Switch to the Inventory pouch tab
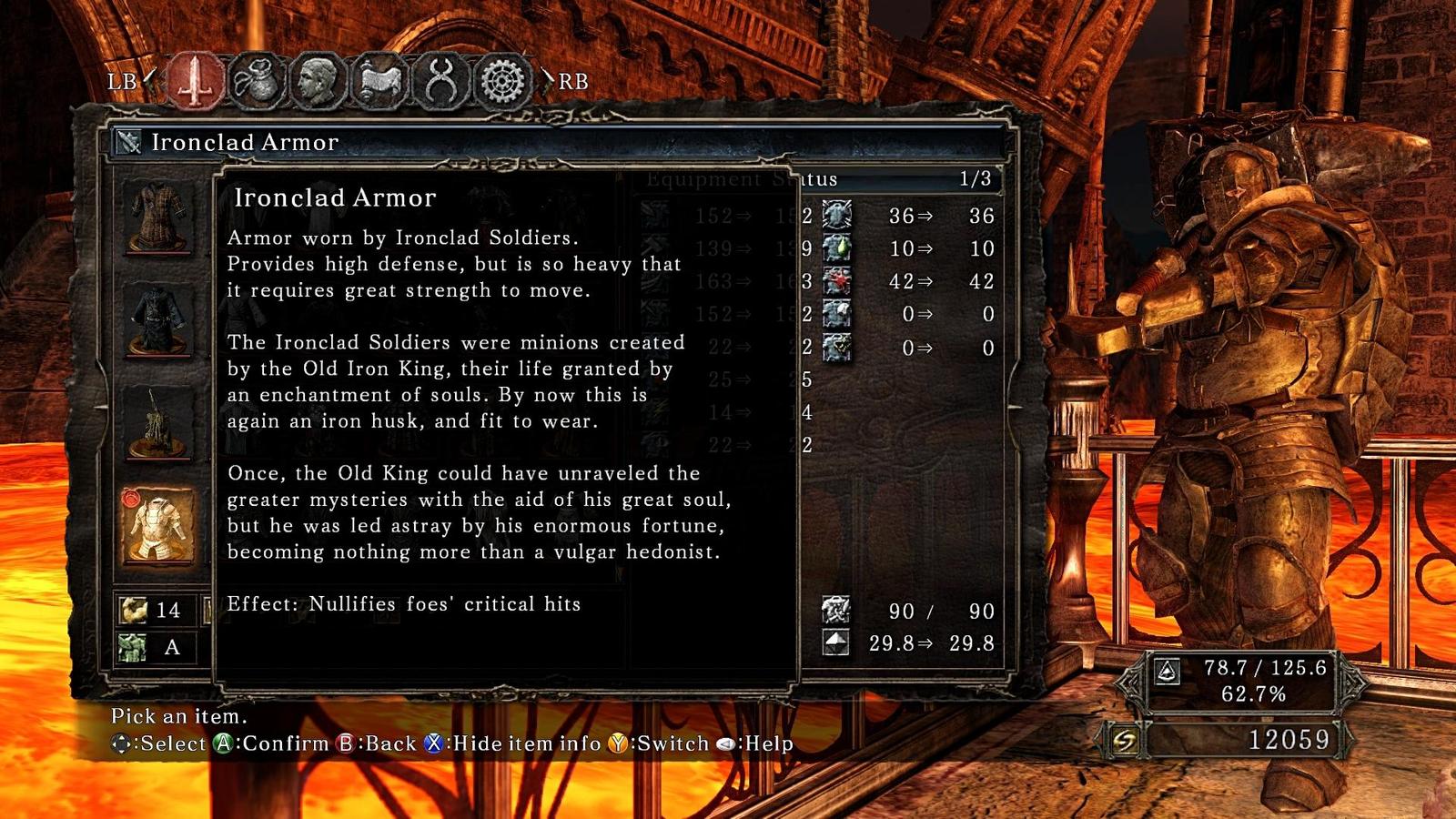 (256, 82)
